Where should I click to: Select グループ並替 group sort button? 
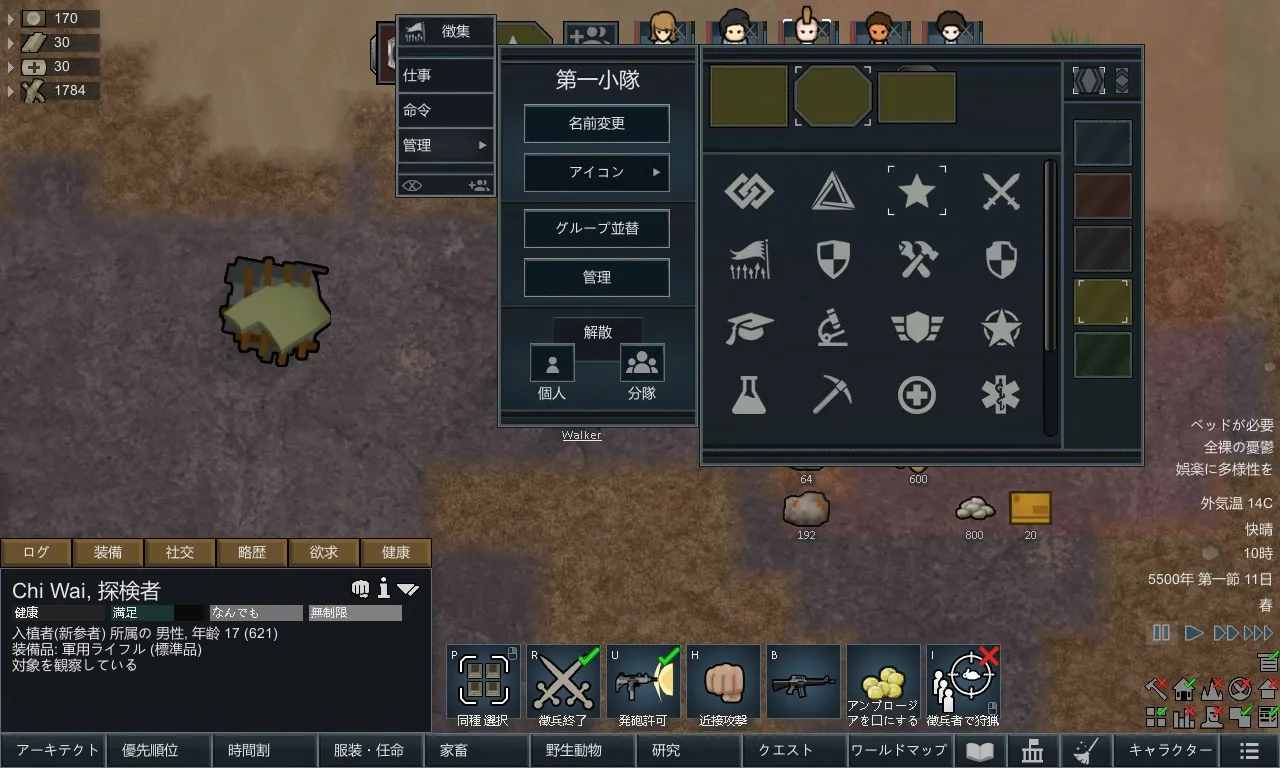point(596,228)
